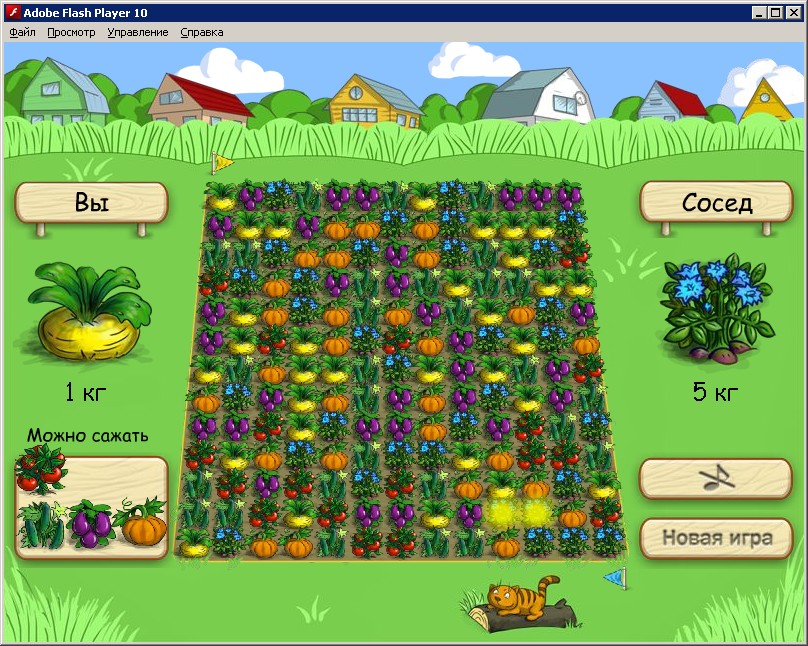Open the Просмотр menu
The width and height of the screenshot is (808, 646).
coord(71,32)
